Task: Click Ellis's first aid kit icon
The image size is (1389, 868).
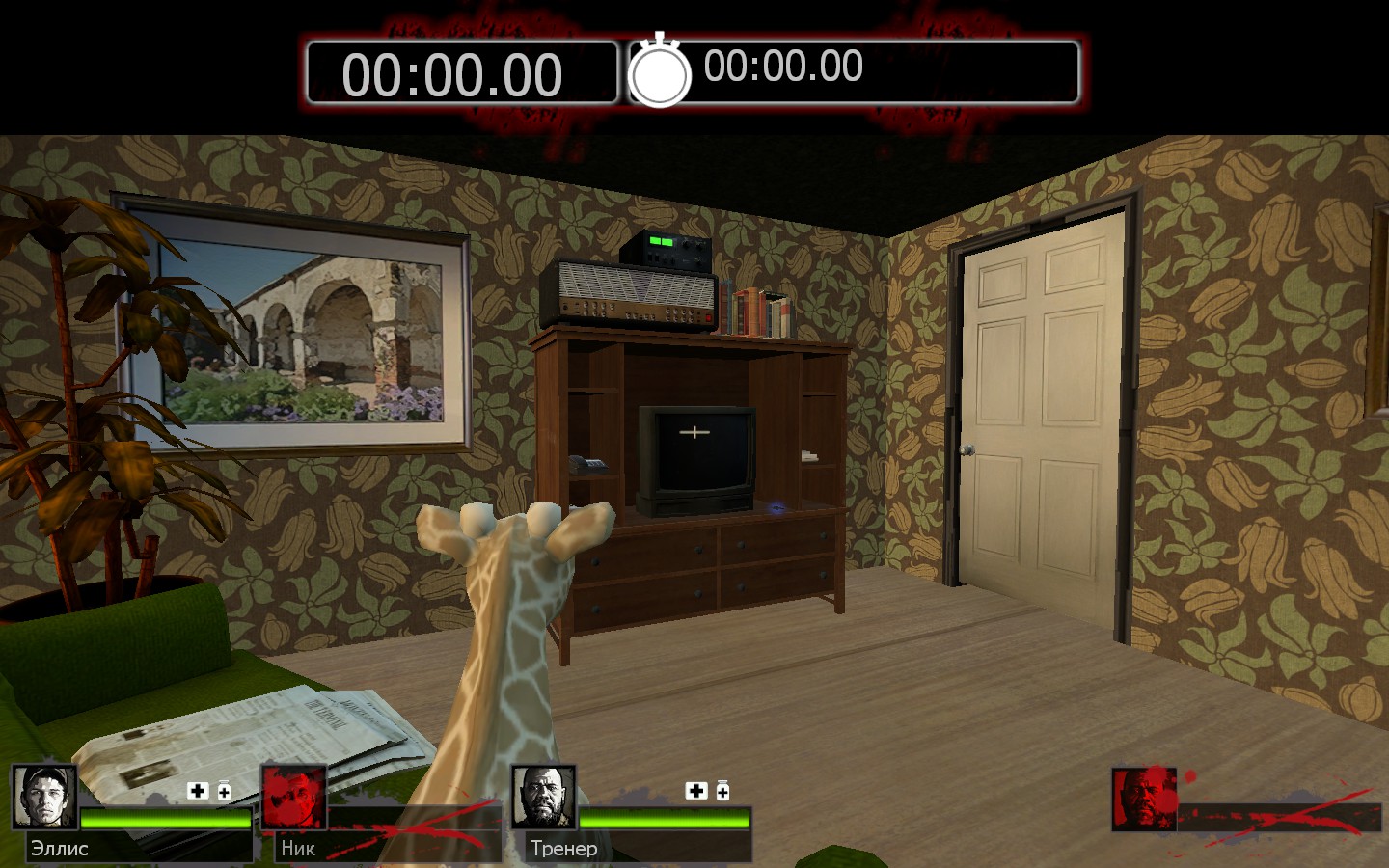Action: click(198, 791)
